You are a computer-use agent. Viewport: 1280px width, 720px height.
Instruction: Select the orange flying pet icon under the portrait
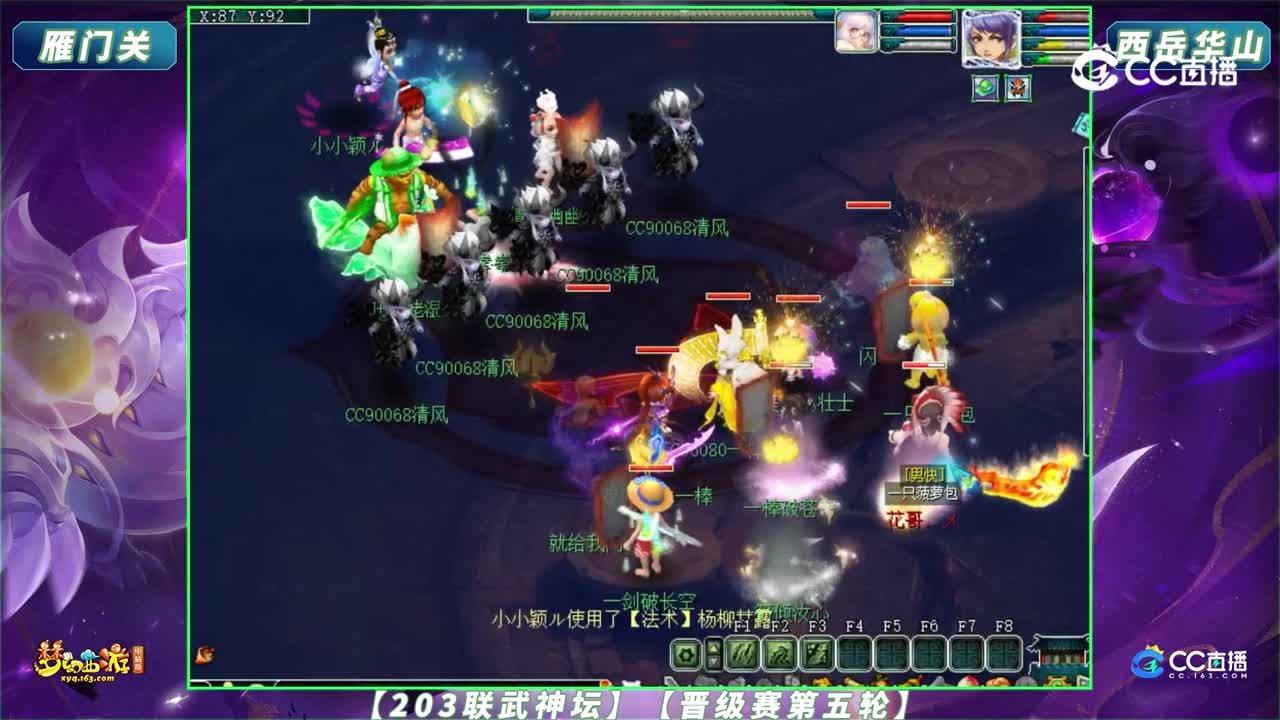pyautogui.click(x=1018, y=87)
